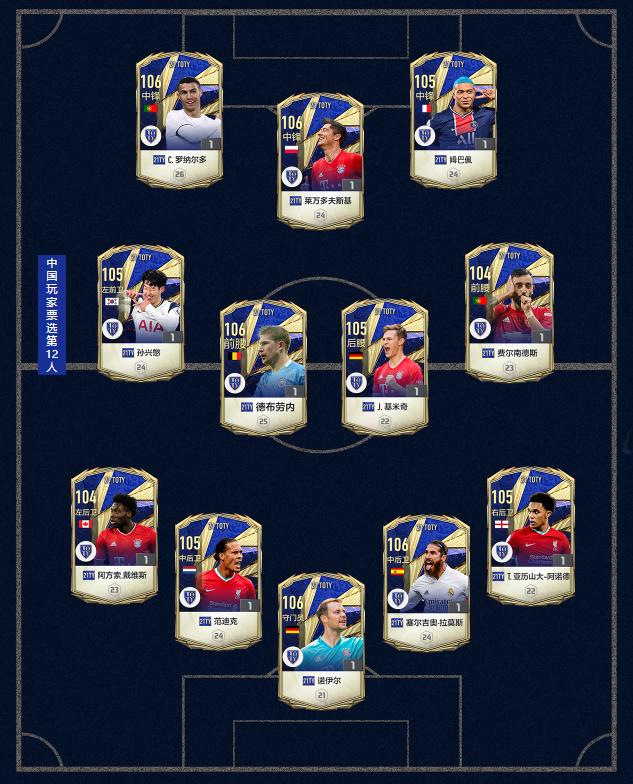
Task: Choose the 费尔南德斯 player card
Action: (509, 312)
